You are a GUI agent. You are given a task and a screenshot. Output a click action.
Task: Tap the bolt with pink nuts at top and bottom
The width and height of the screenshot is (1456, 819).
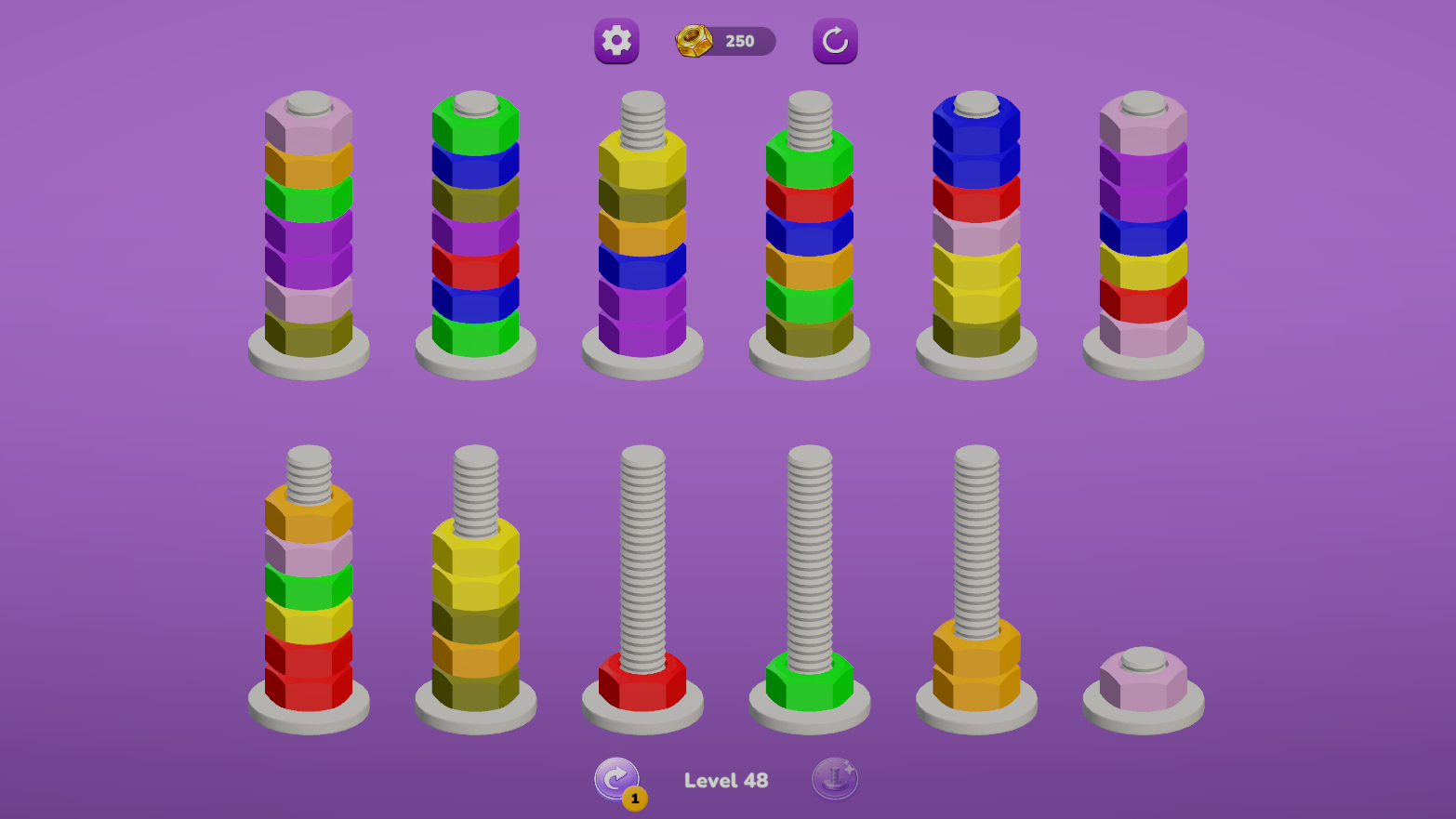[x=1142, y=232]
